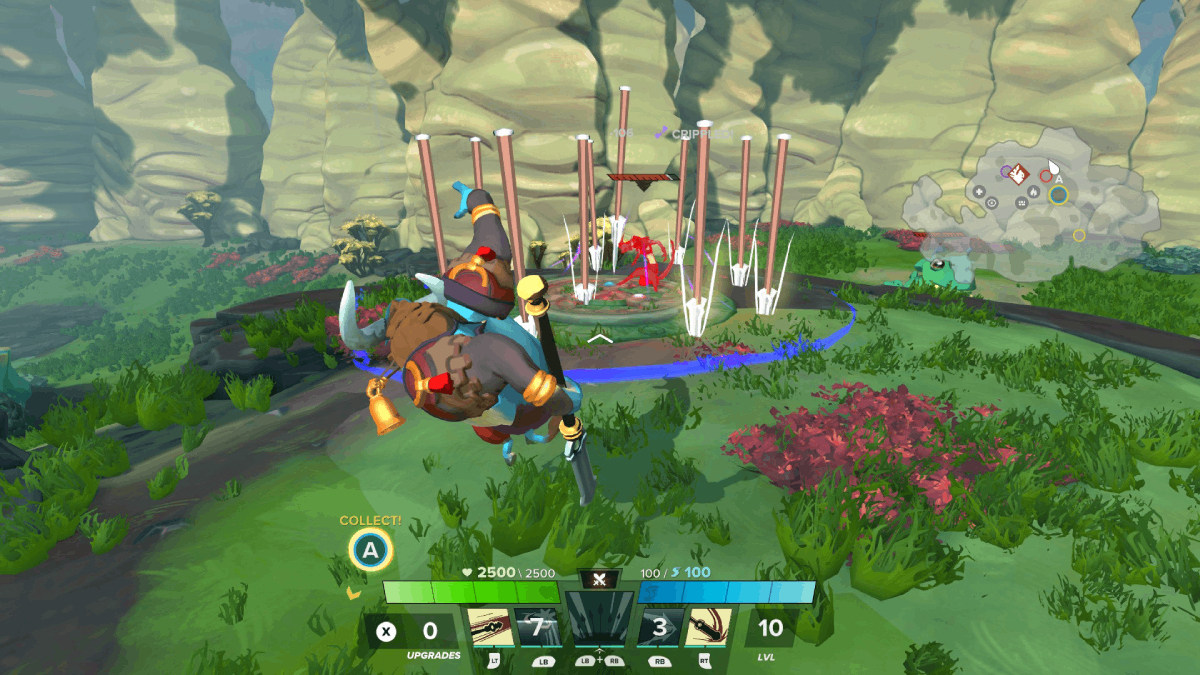Select the skill on cooldown showing 7
Image resolution: width=1200 pixels, height=675 pixels.
tap(536, 627)
